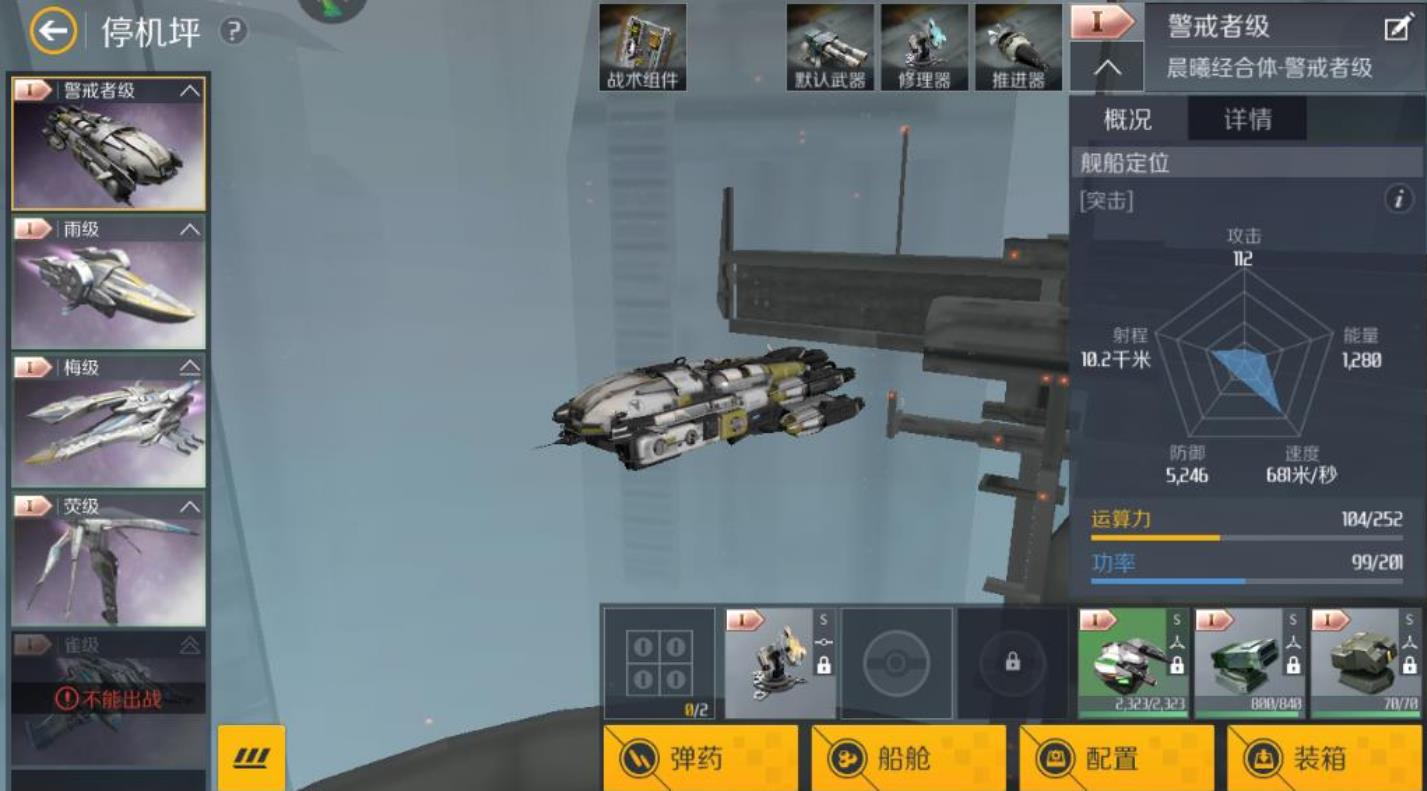Select the 梅级 ship card
The width and height of the screenshot is (1427, 791).
click(x=108, y=421)
